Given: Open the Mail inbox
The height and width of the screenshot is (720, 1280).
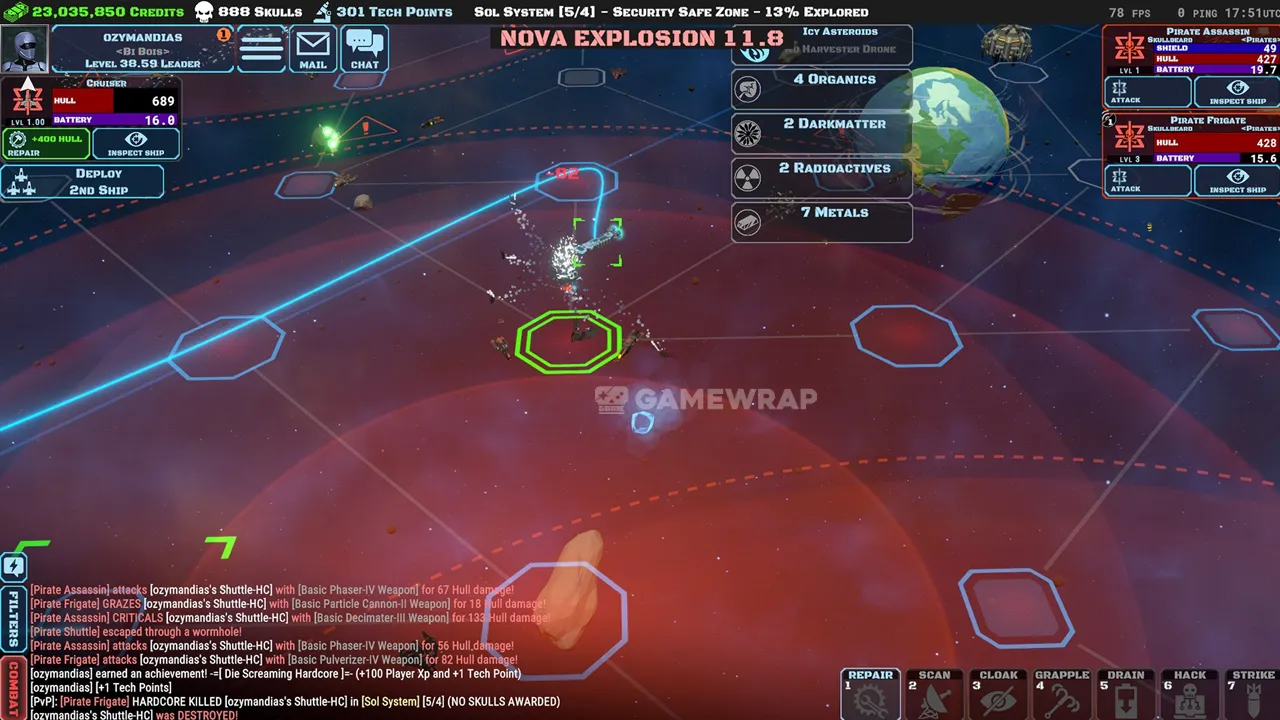Looking at the screenshot, I should (x=313, y=49).
